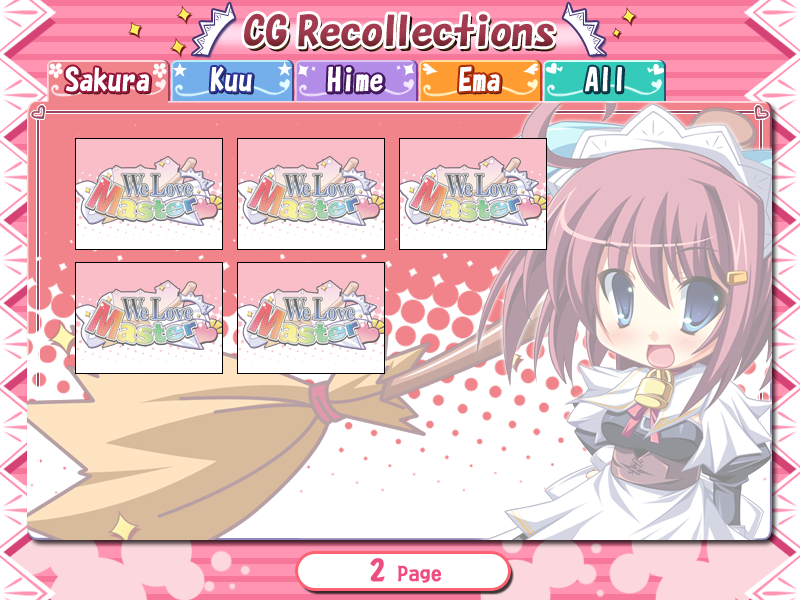Click the 2 Page button

point(403,572)
